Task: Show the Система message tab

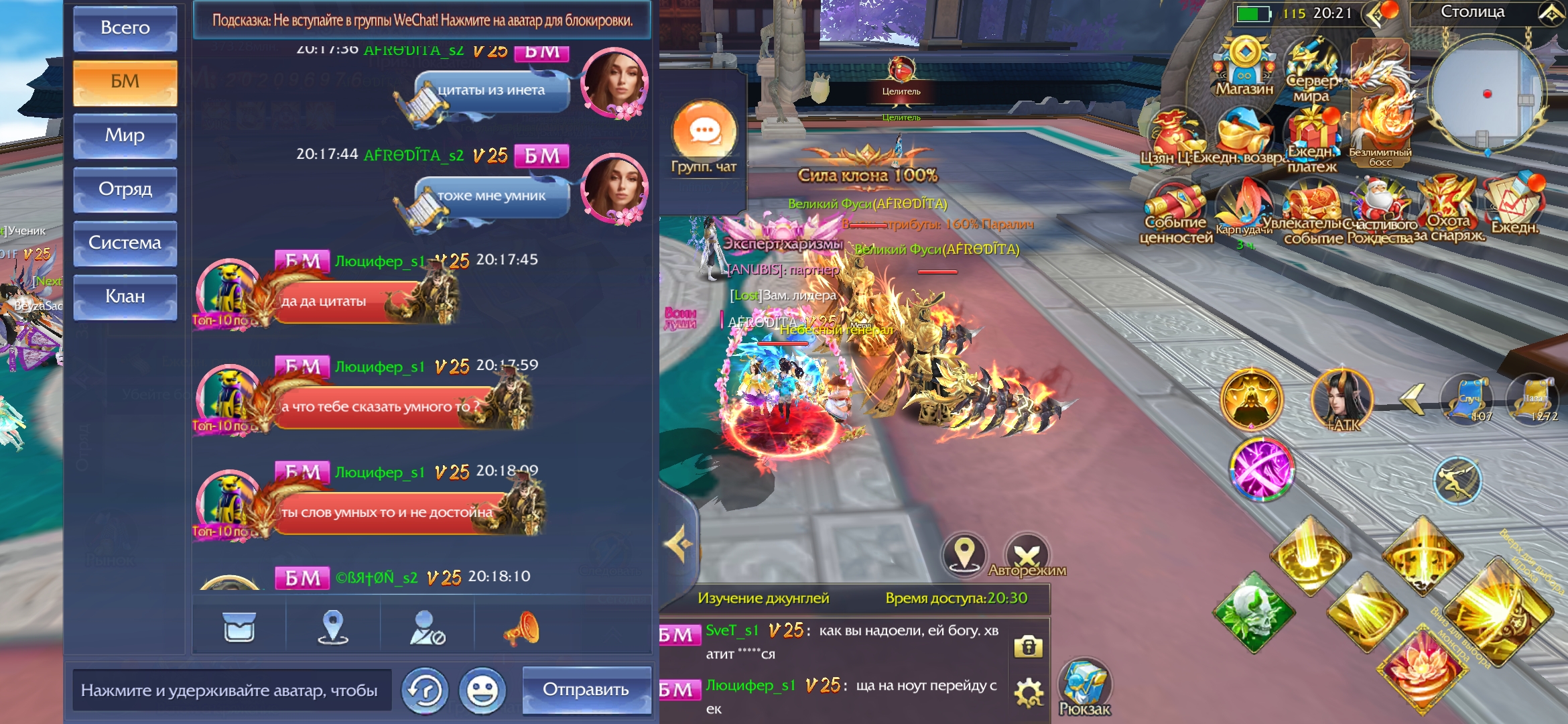Action: tap(125, 243)
